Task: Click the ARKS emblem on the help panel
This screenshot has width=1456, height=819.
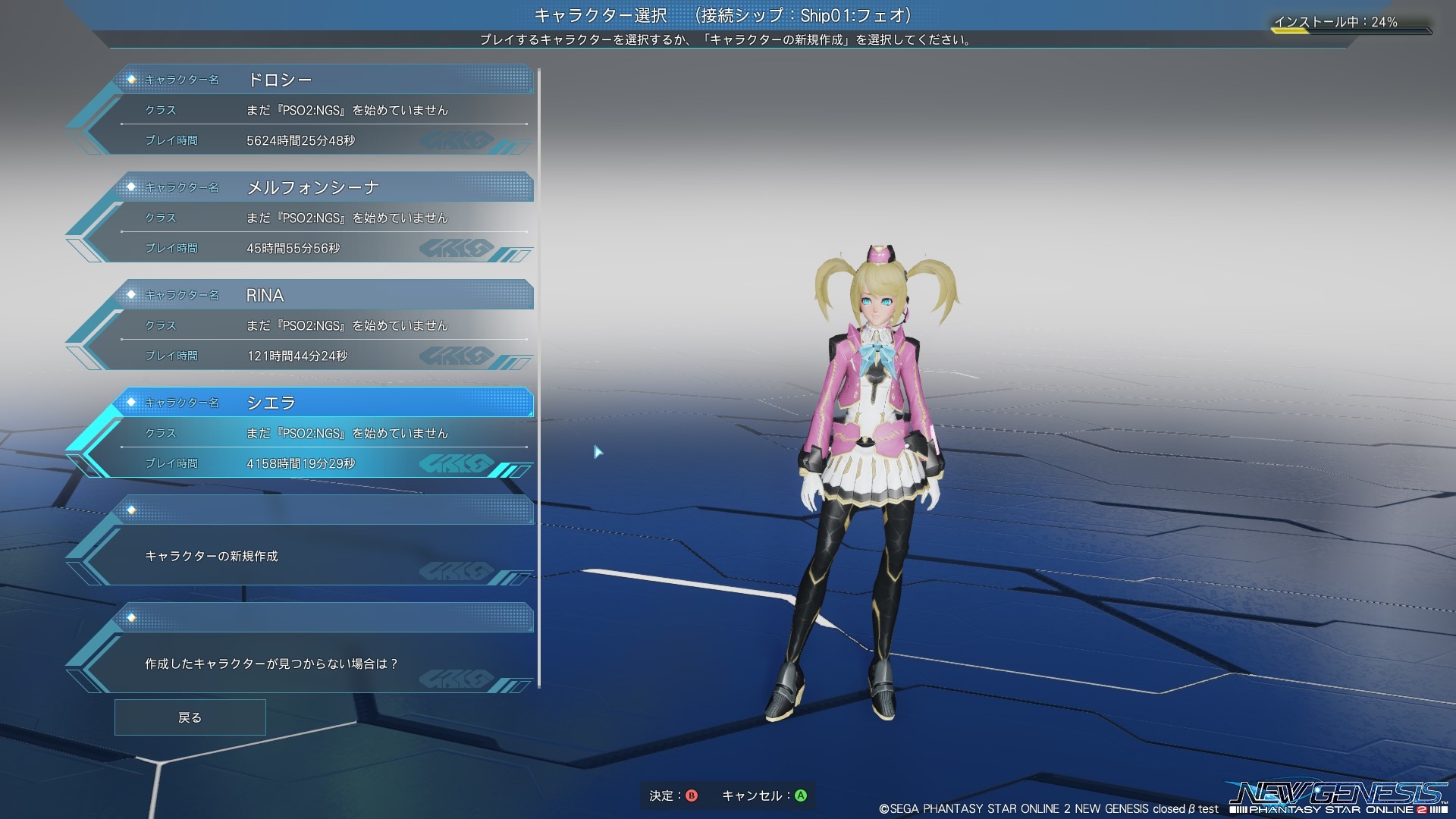Action: (x=457, y=677)
